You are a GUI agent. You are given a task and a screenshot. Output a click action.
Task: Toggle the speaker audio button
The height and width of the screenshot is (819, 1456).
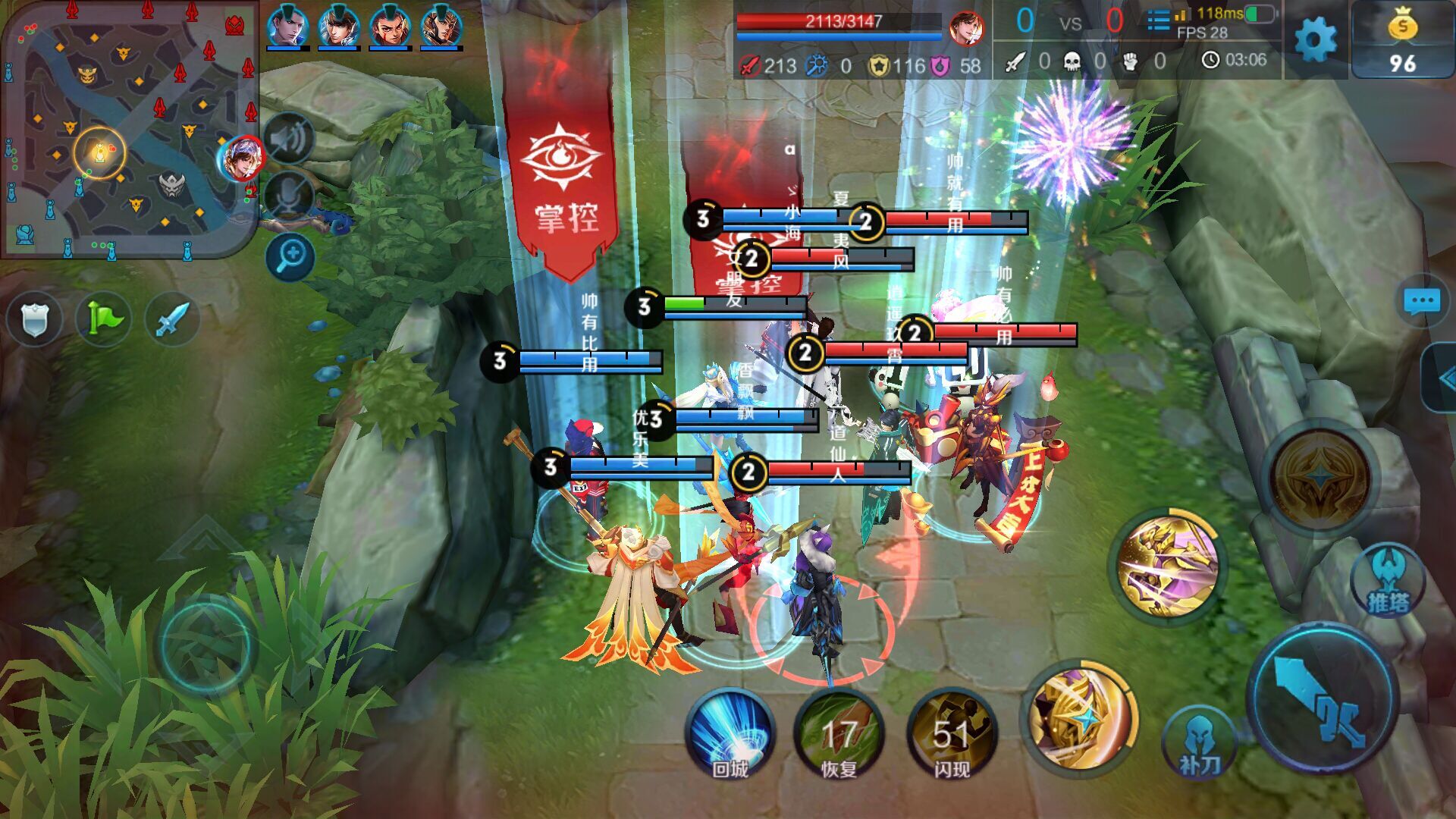point(290,139)
